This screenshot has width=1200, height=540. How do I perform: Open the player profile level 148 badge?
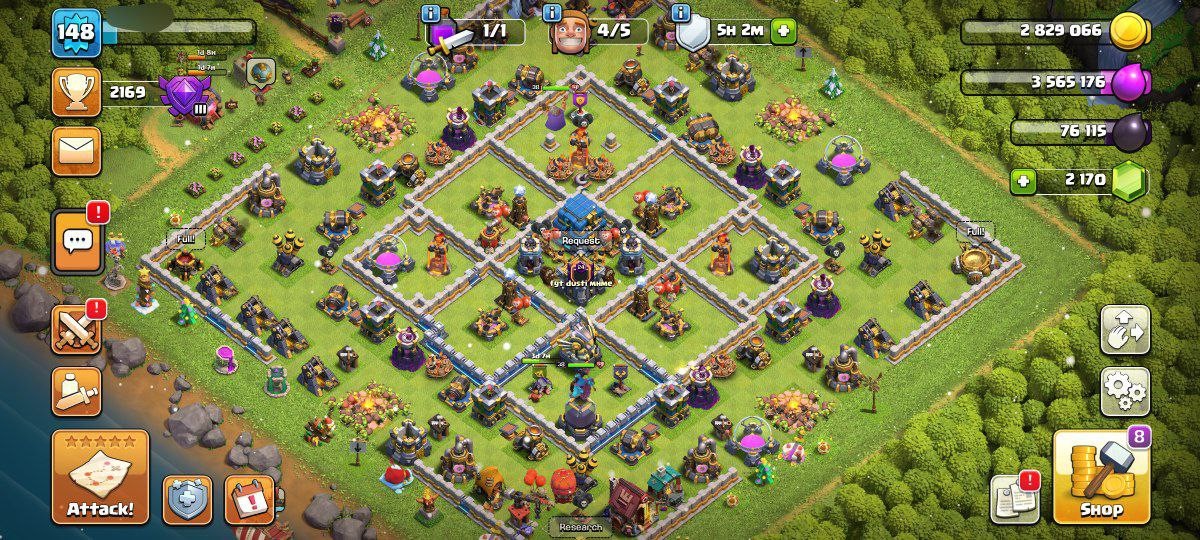[77, 33]
